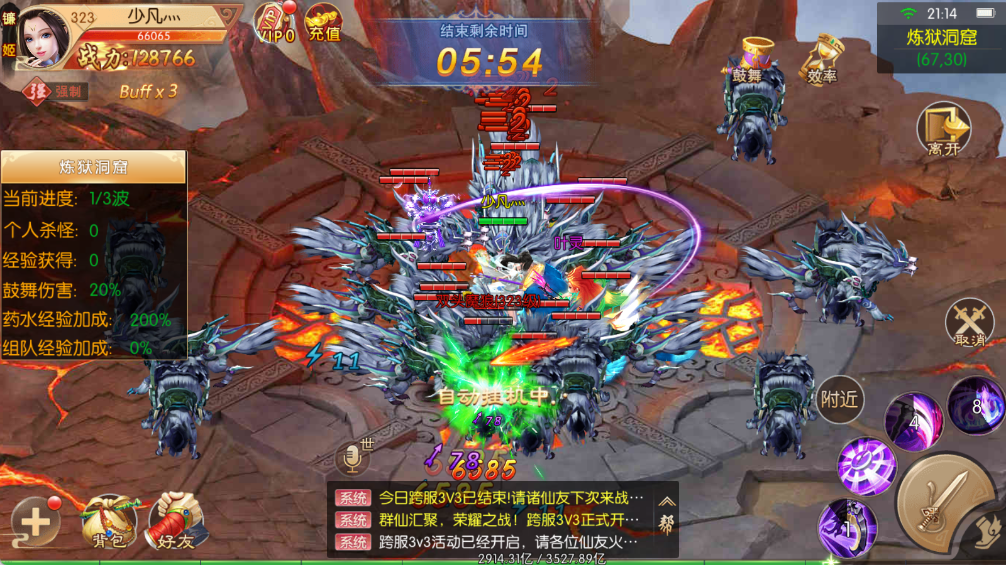Expand the plus menu button
The image size is (1006, 565).
pos(35,520)
